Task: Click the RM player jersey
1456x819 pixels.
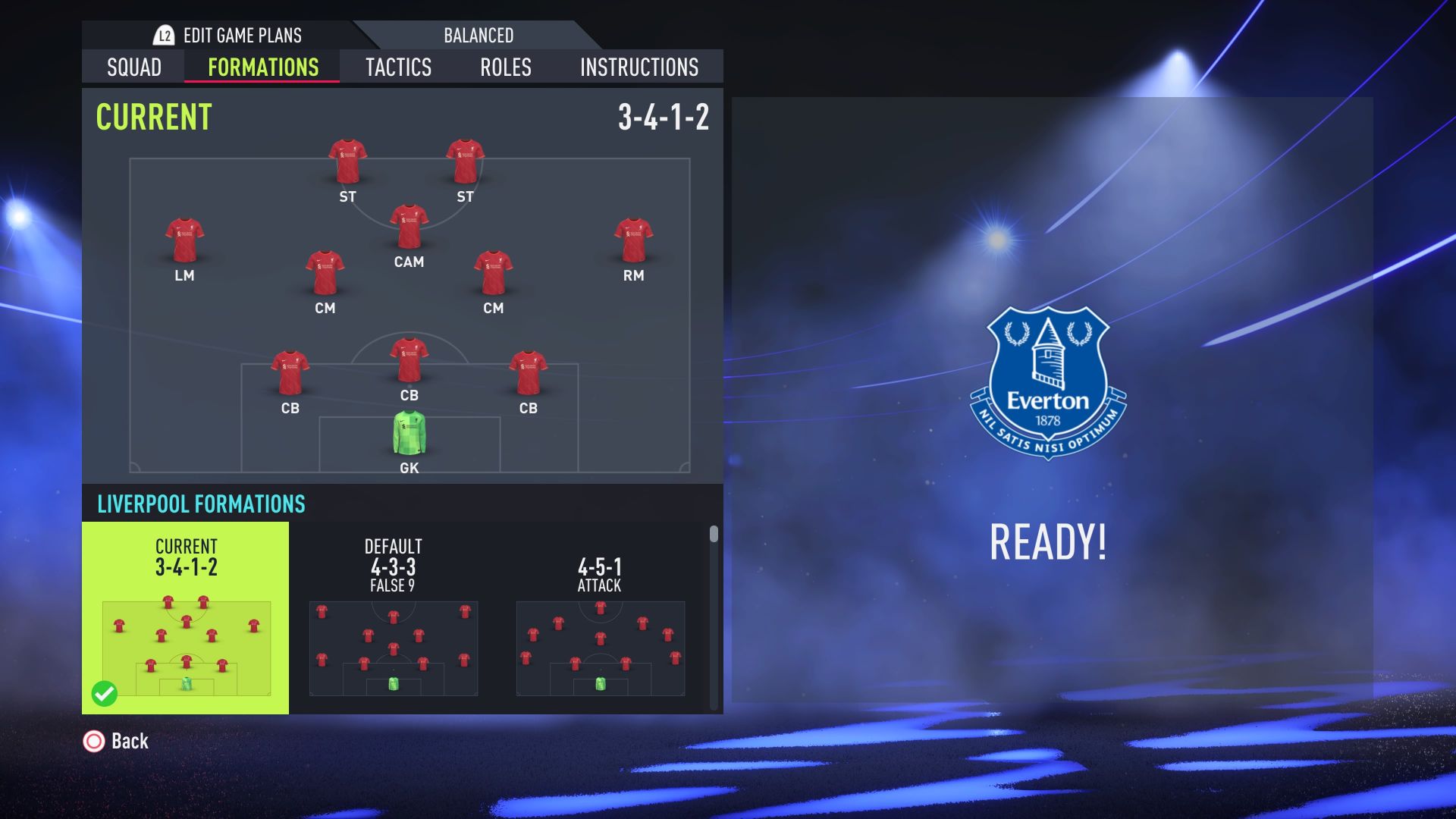Action: click(x=635, y=239)
